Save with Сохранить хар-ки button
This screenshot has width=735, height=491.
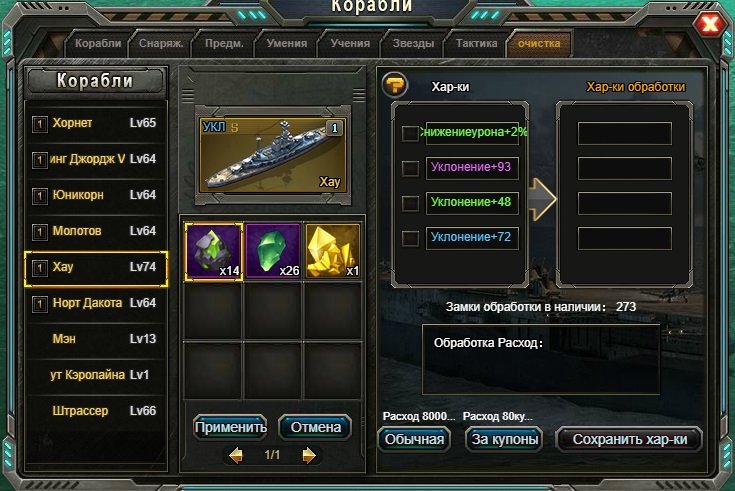[x=629, y=439]
